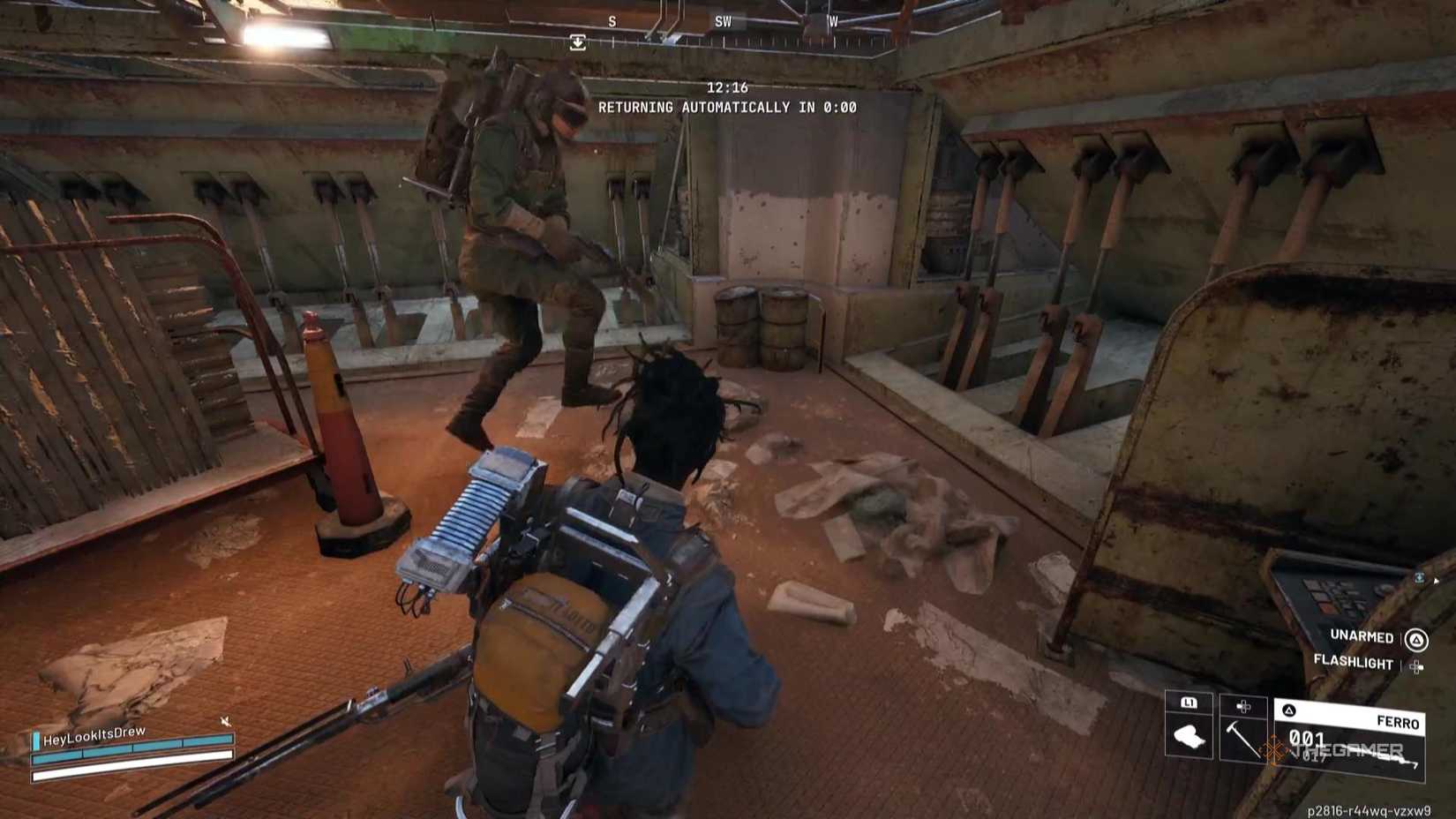Expand the d-pad tool slot panel
This screenshot has width=1456, height=819.
1242,707
